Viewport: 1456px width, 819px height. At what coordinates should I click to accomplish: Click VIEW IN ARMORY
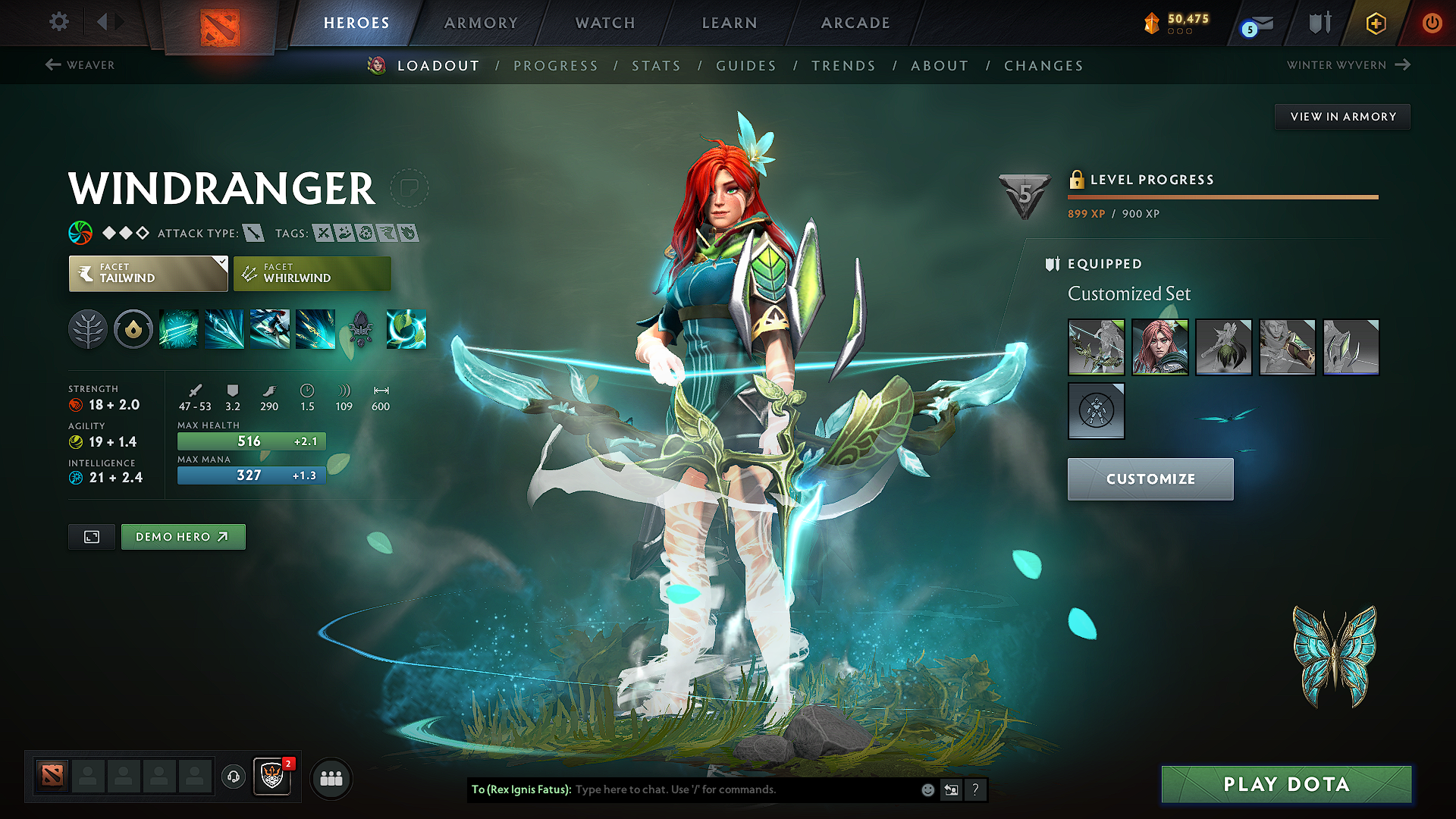(x=1341, y=116)
